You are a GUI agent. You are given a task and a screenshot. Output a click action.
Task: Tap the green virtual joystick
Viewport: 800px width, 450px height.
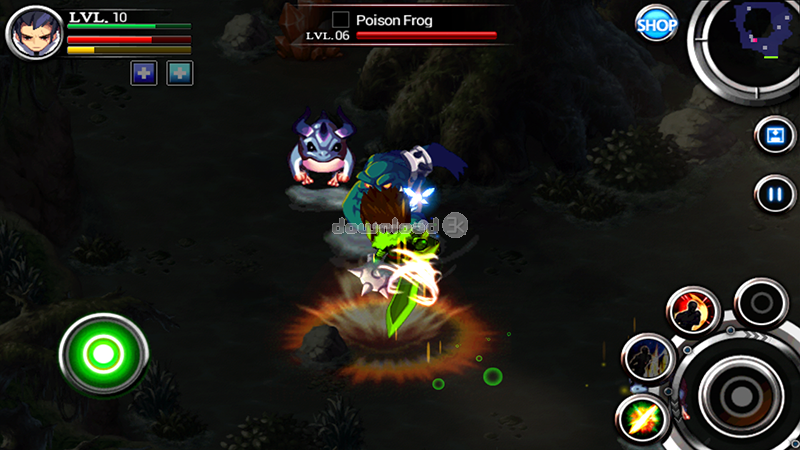coord(103,353)
